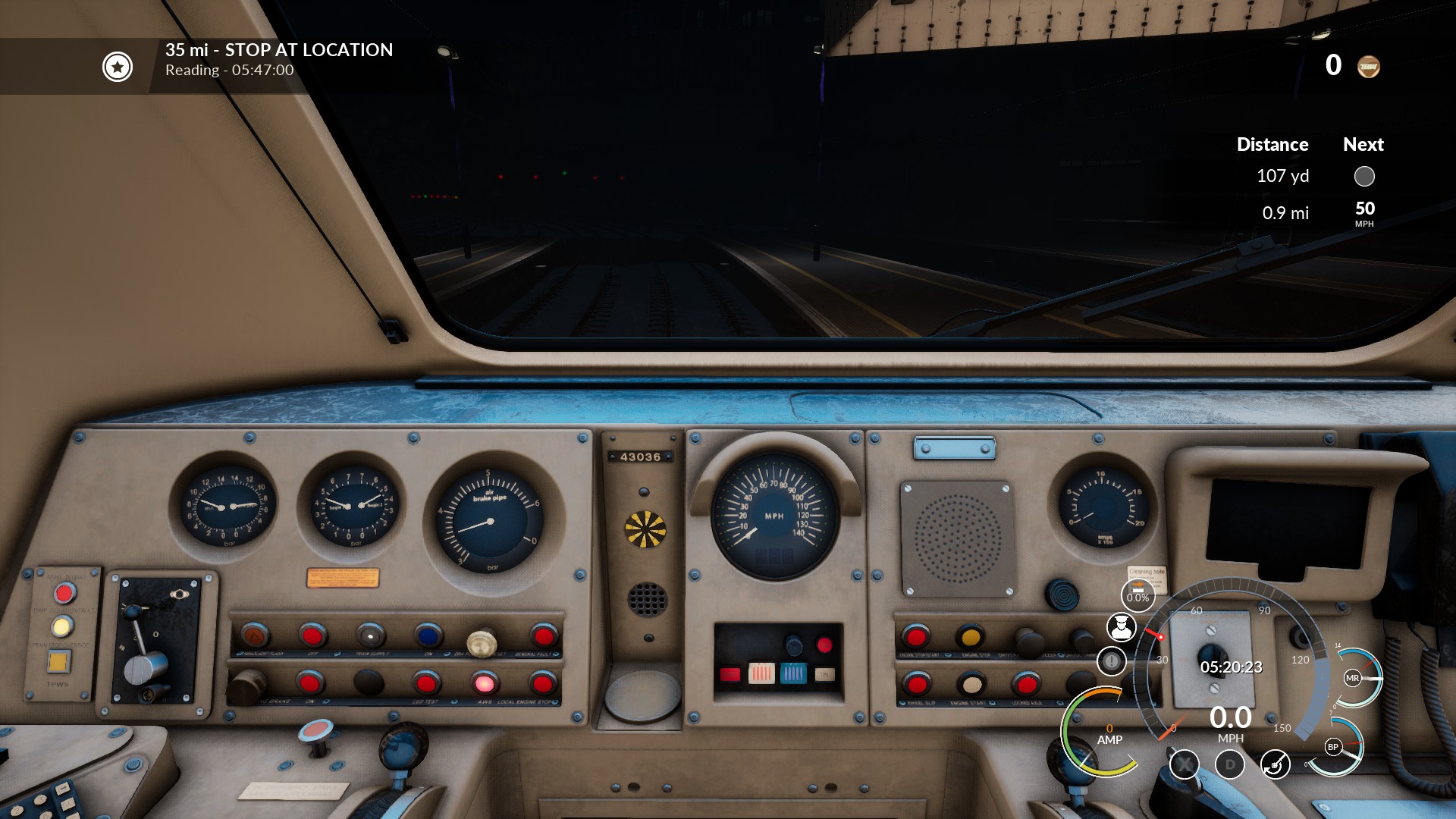Click the exclamation alert indicator icon
Screen dimensions: 1456x819
tap(1112, 661)
